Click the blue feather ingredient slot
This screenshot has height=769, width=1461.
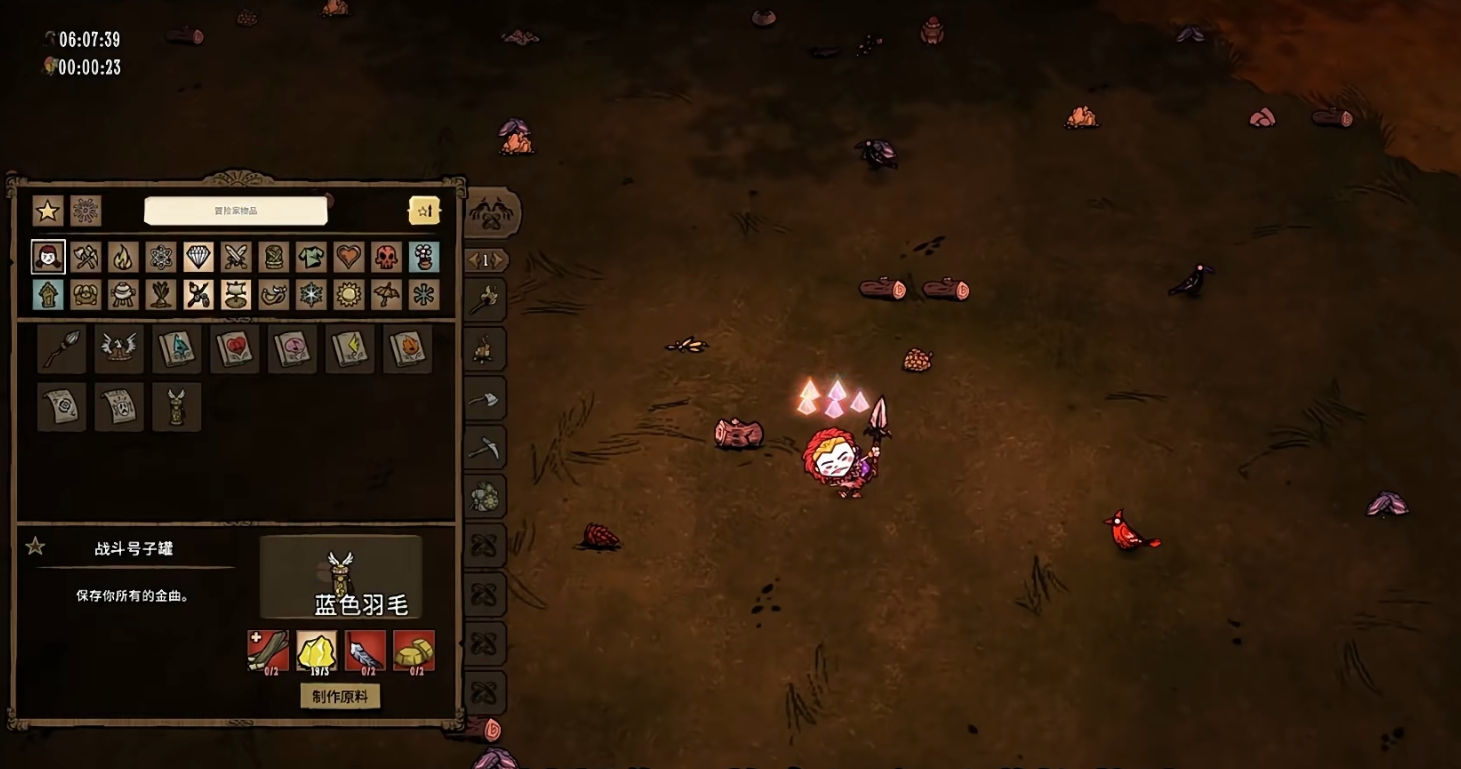pos(365,651)
